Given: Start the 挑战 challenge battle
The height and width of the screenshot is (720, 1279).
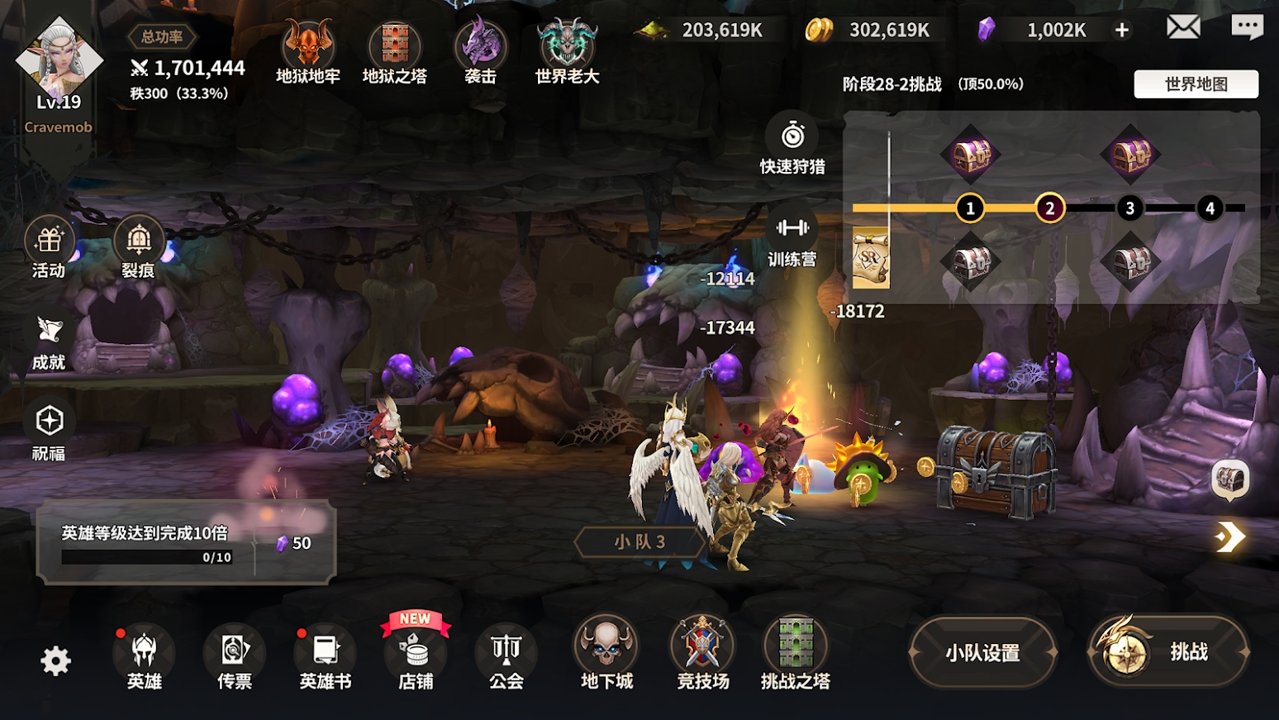Looking at the screenshot, I should click(x=1168, y=652).
